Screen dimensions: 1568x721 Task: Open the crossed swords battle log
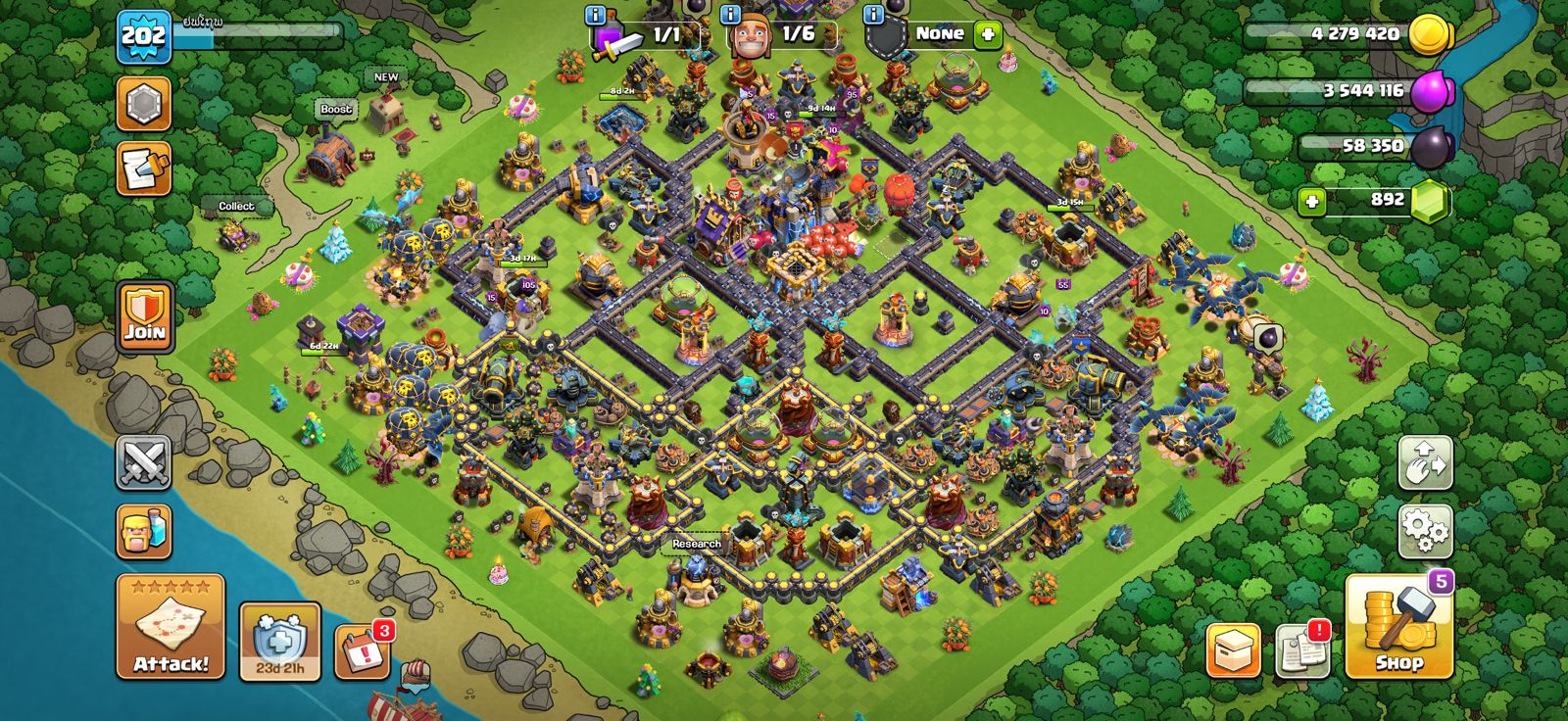tap(144, 462)
